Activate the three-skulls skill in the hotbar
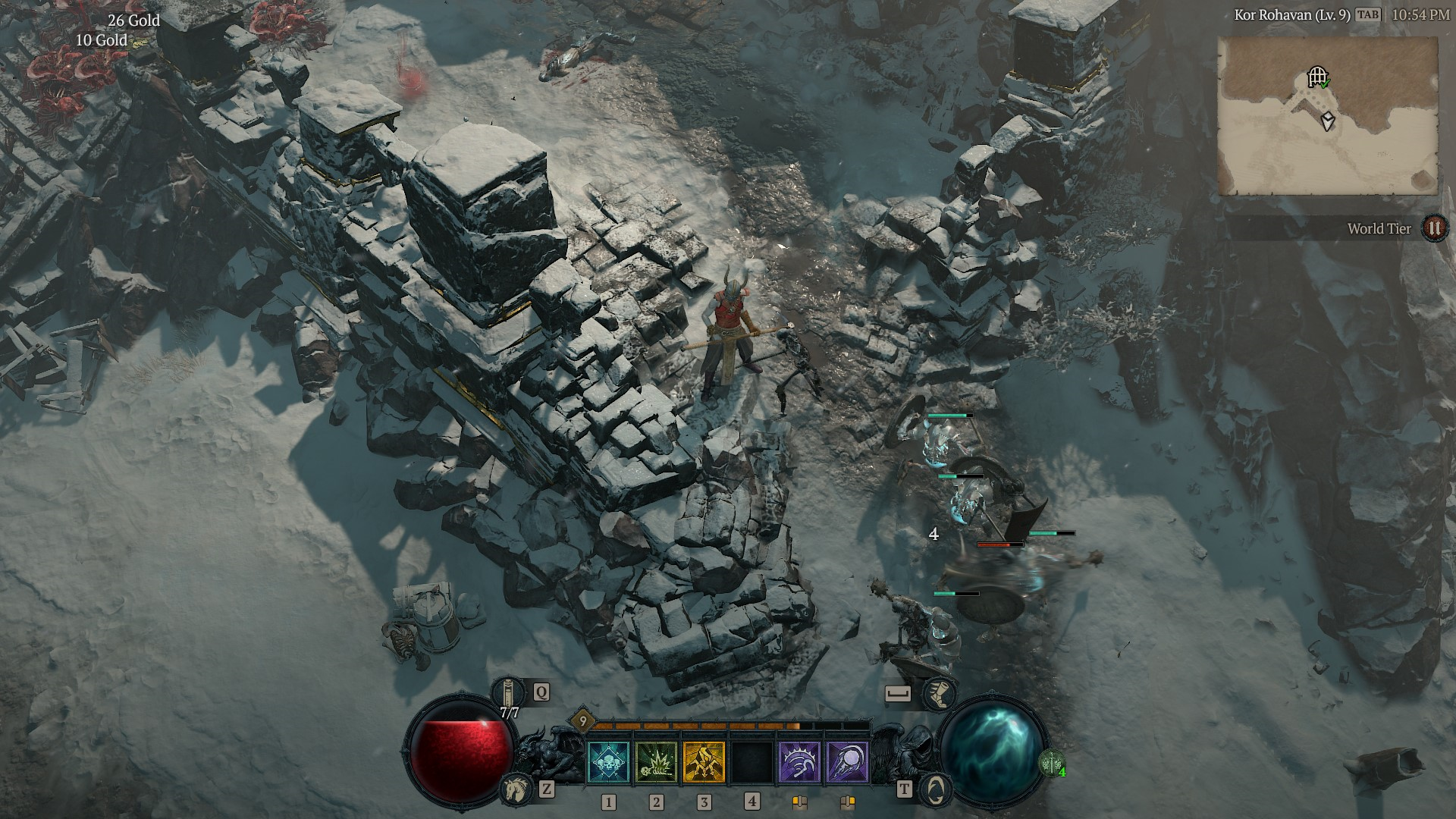 click(x=608, y=762)
